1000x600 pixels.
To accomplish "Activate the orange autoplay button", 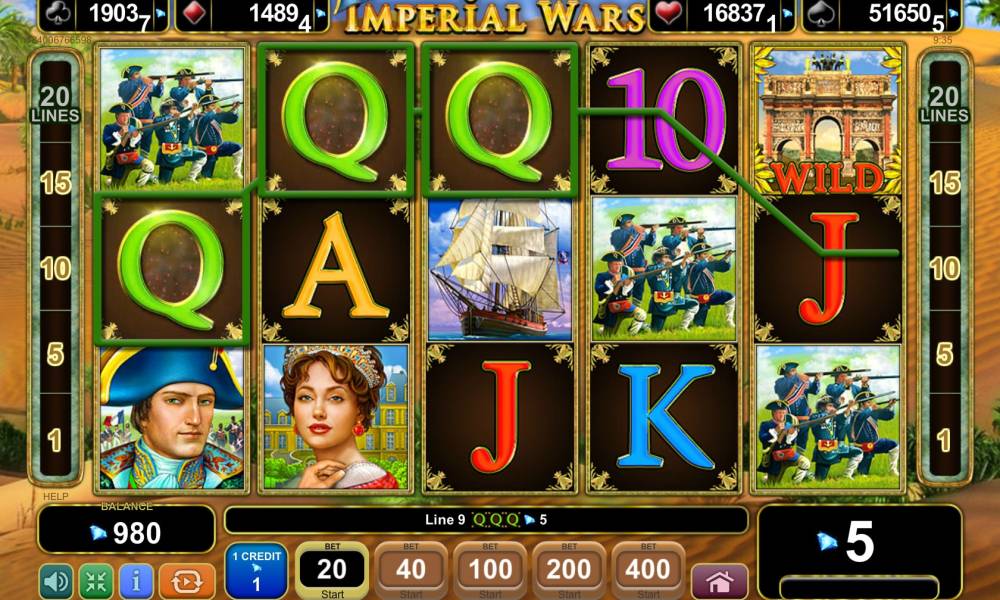I will (187, 581).
